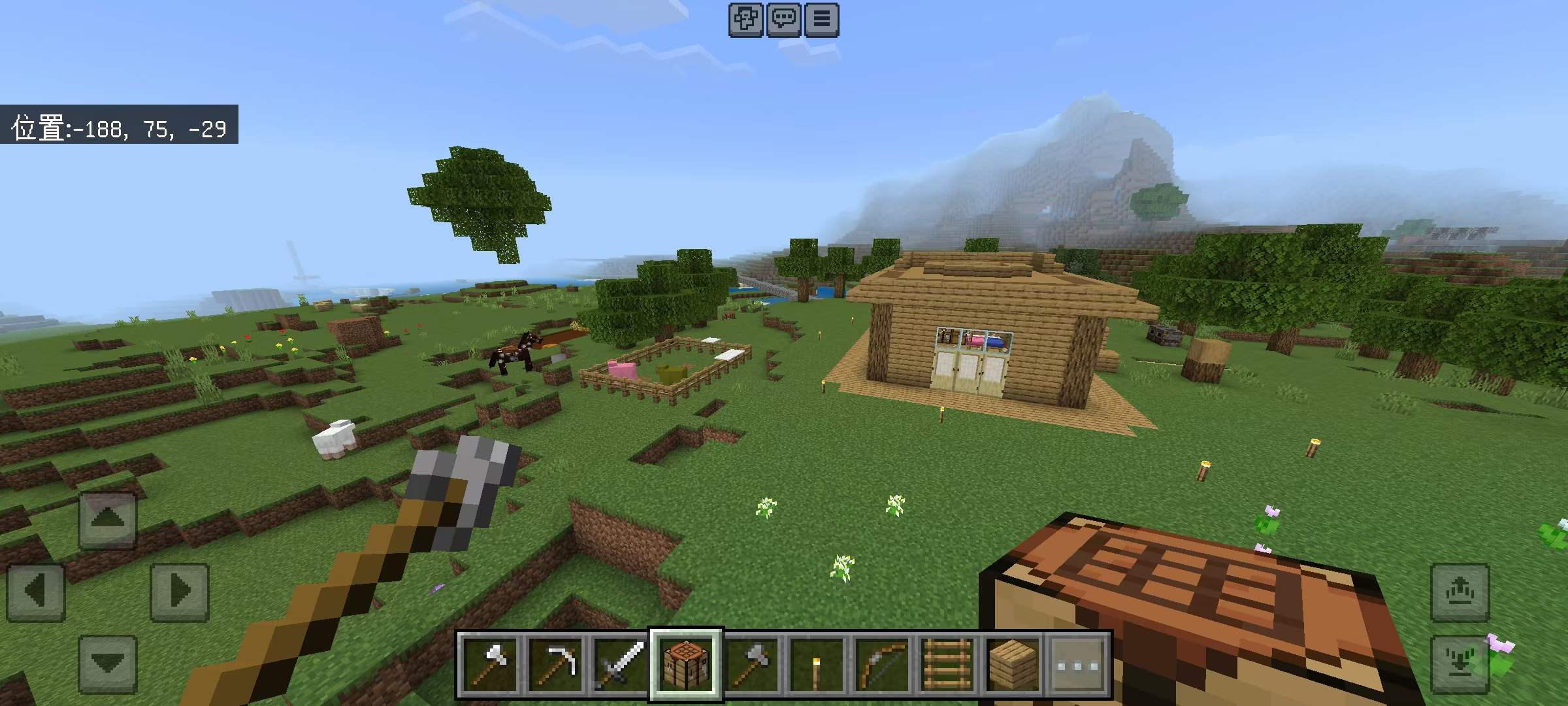Choose the torch in the hotbar
The width and height of the screenshot is (1568, 706).
pyautogui.click(x=817, y=665)
